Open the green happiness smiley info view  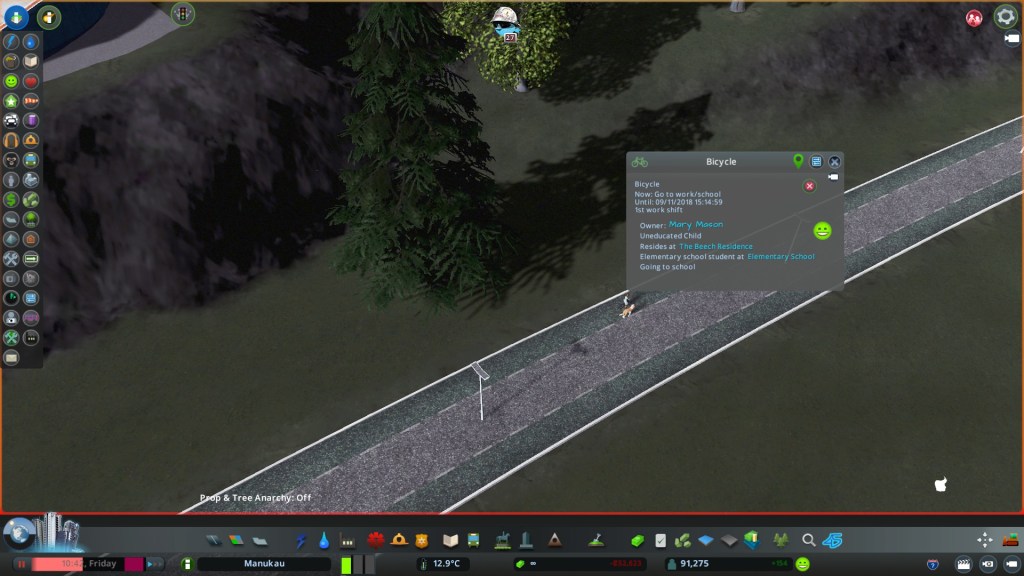pyautogui.click(x=11, y=81)
